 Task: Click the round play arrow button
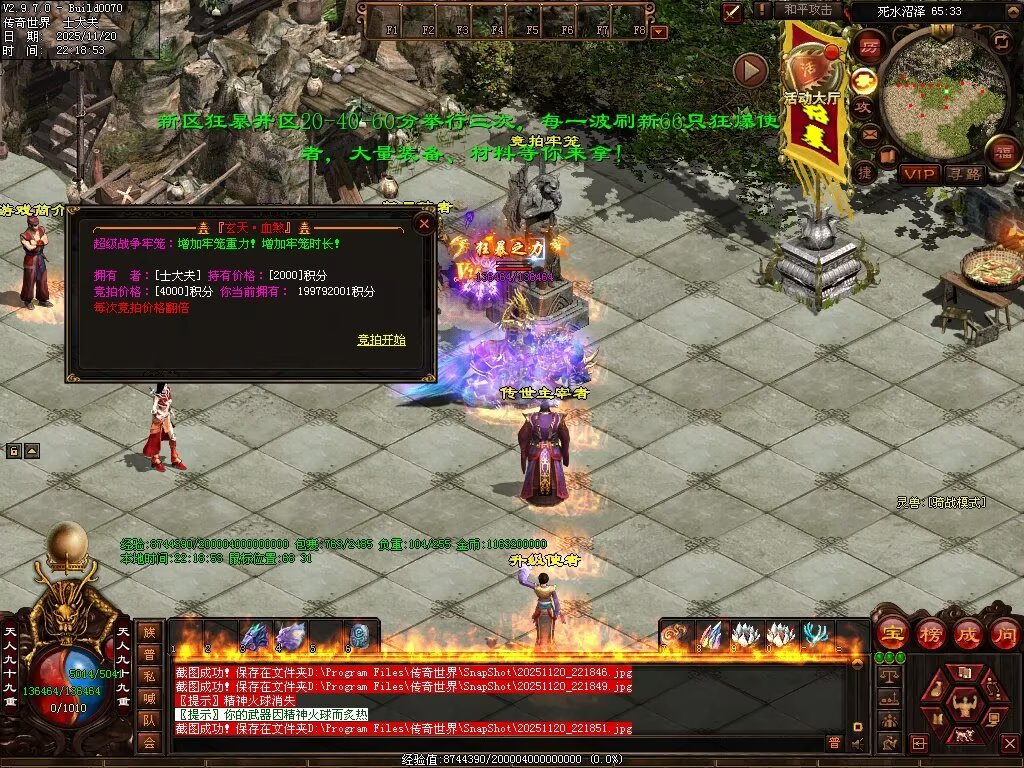pos(750,70)
